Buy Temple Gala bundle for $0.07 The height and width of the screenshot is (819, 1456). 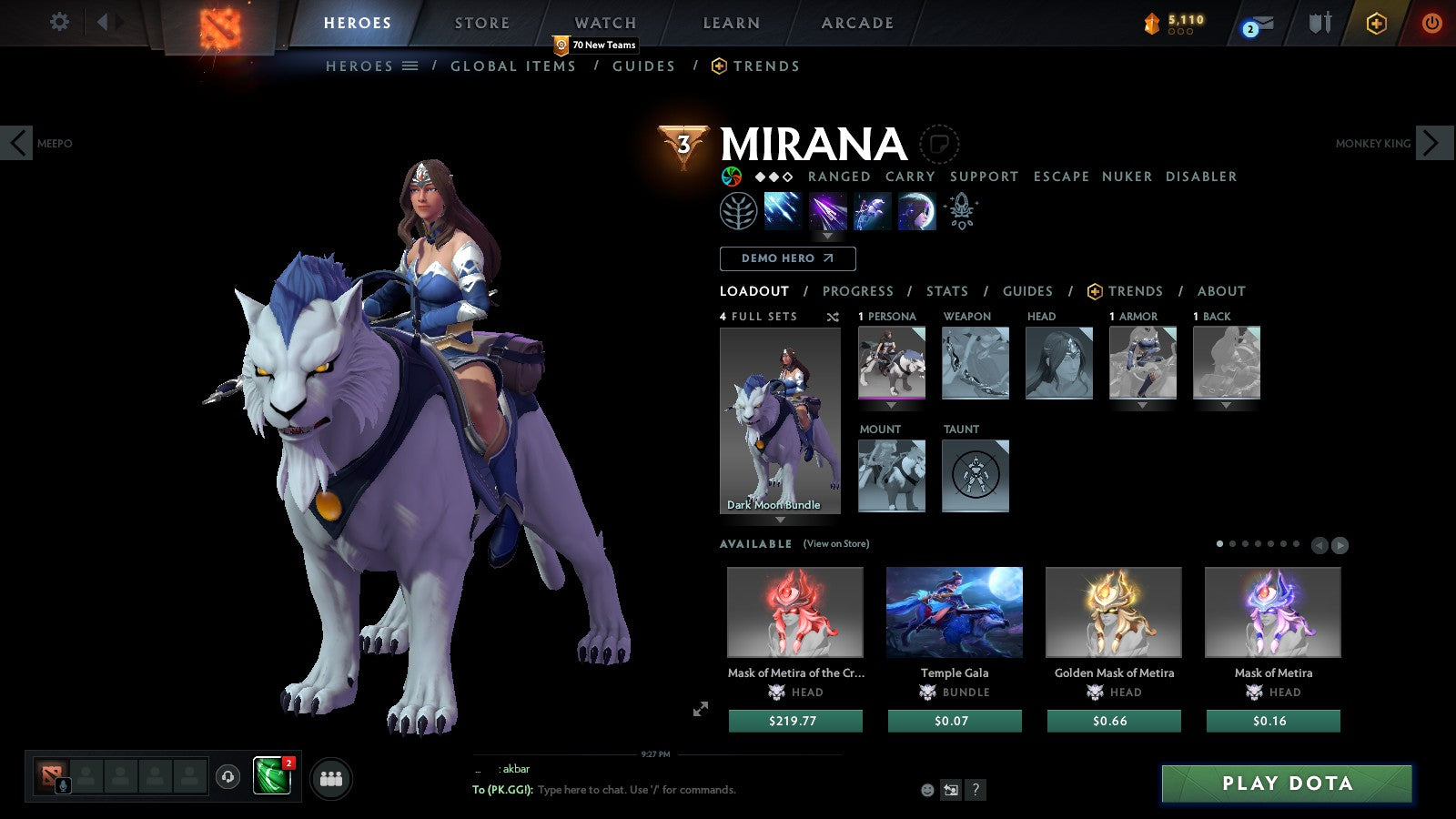[955, 721]
